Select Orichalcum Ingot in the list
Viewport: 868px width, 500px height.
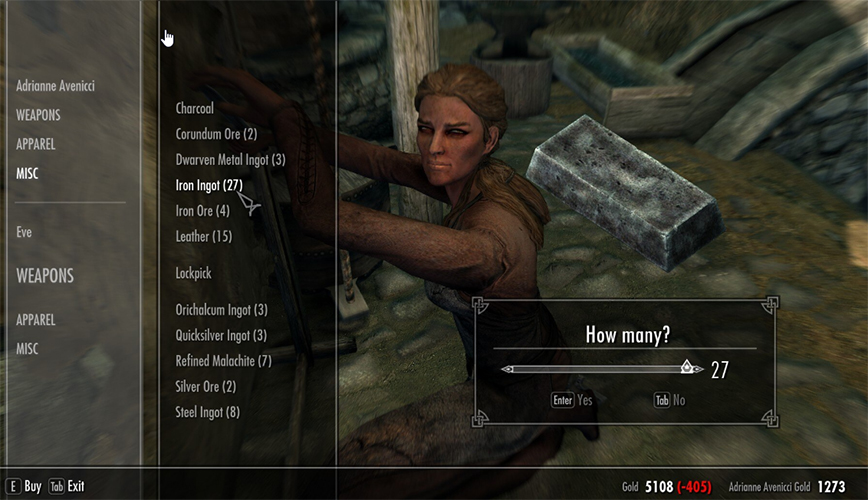pyautogui.click(x=221, y=310)
